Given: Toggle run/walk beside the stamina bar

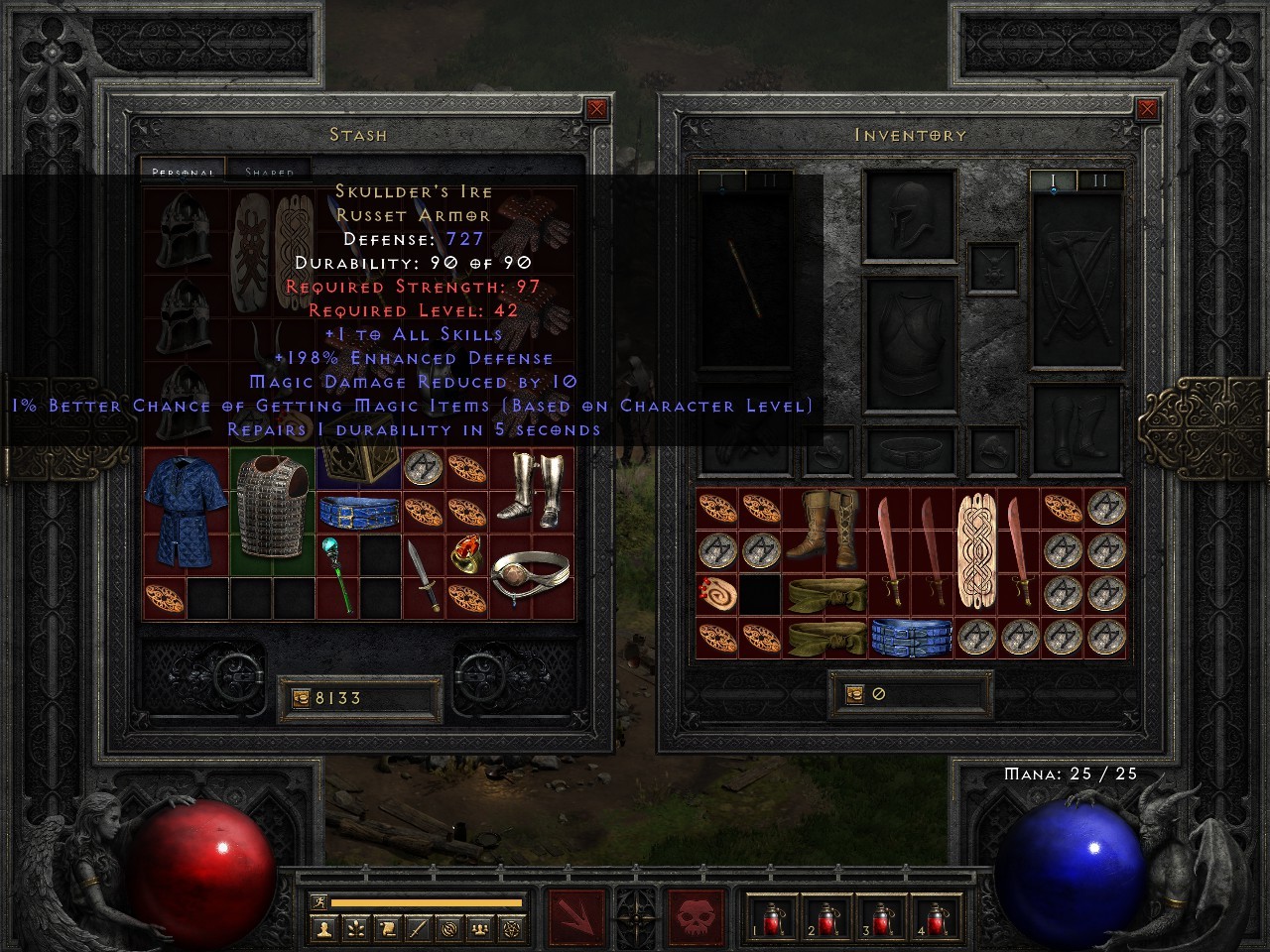Looking at the screenshot, I should coord(318,902).
